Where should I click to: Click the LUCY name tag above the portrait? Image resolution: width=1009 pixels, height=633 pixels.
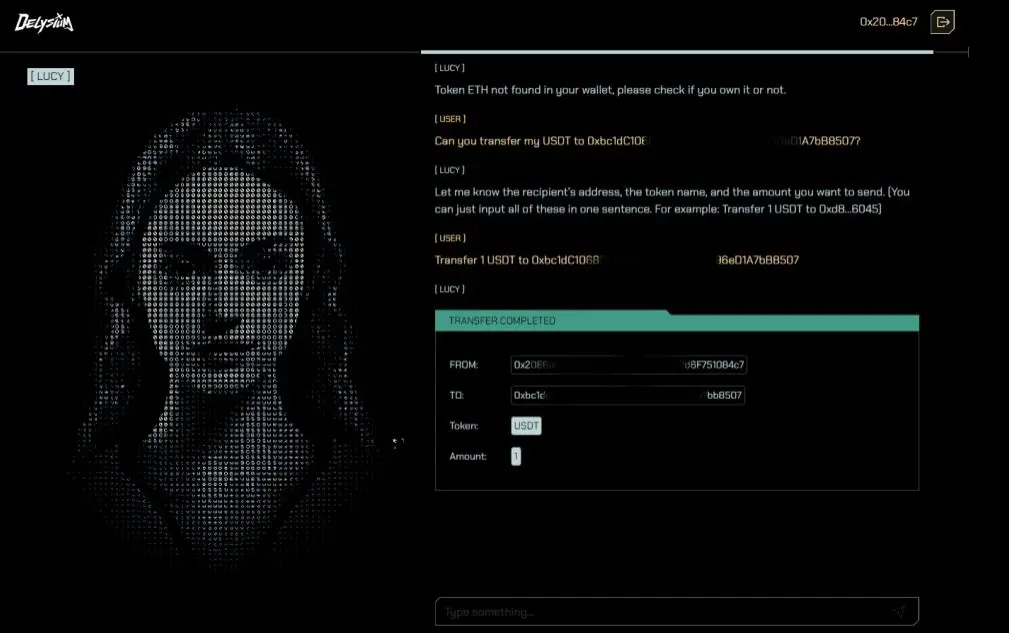click(50, 76)
